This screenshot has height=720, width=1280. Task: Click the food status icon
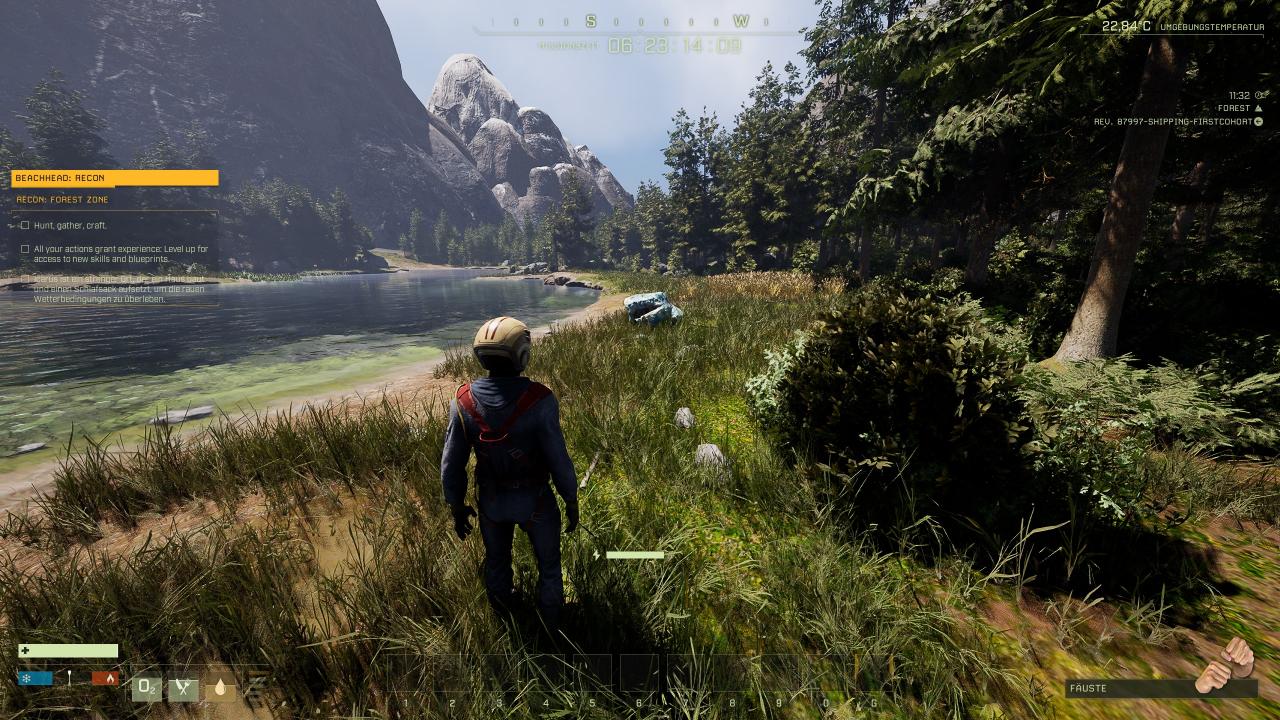point(183,688)
